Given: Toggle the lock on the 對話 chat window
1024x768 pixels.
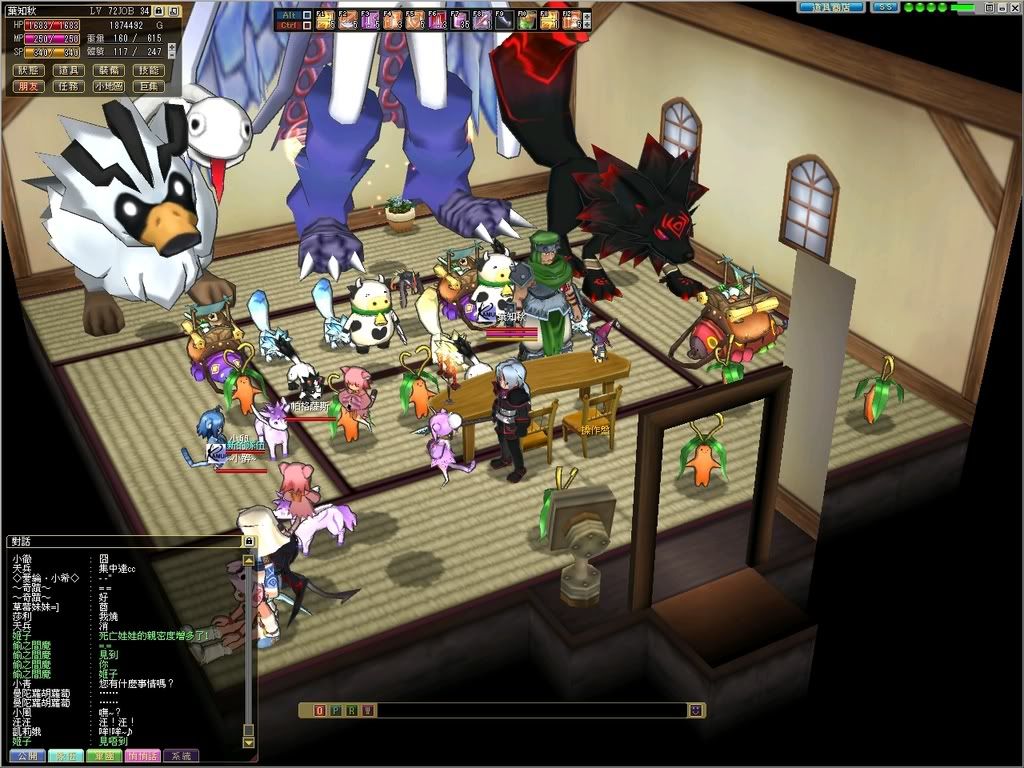Looking at the screenshot, I should coord(249,541).
